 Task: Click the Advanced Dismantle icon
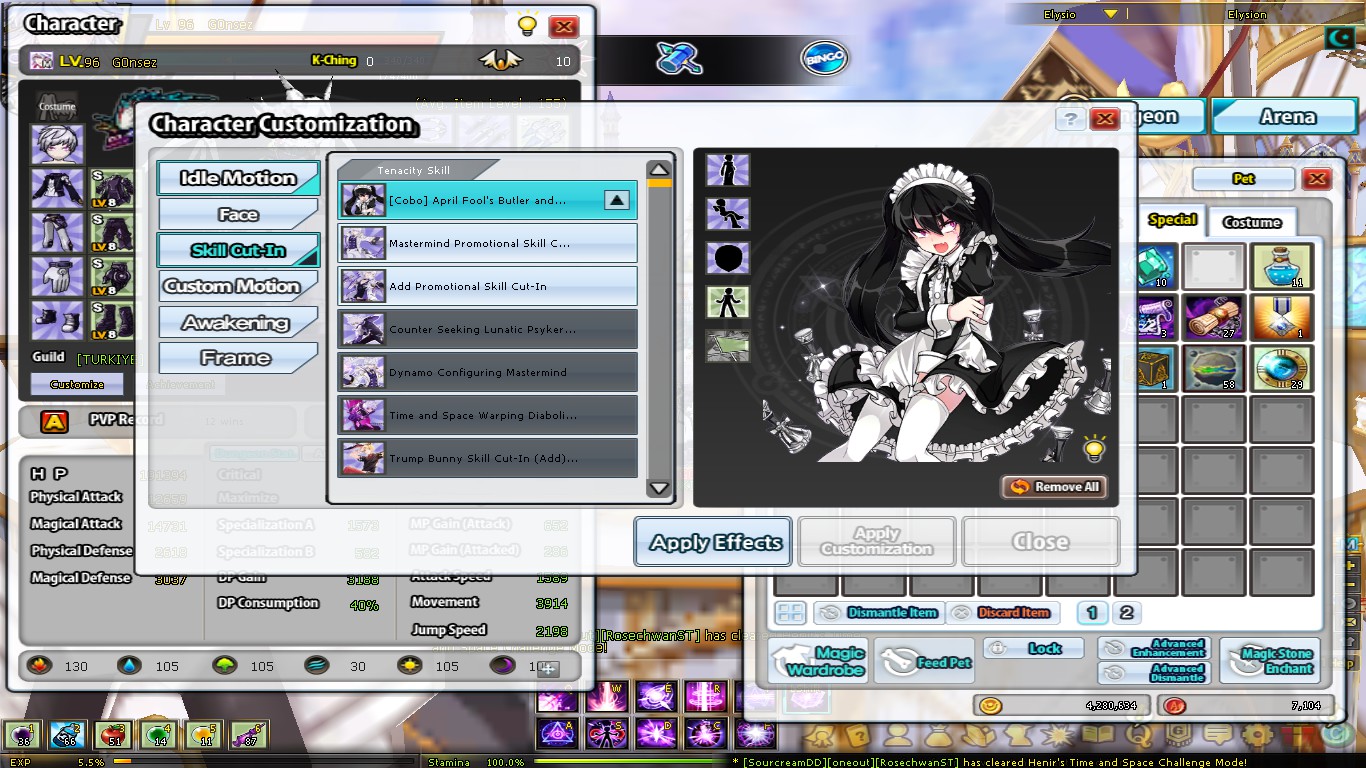(1153, 673)
